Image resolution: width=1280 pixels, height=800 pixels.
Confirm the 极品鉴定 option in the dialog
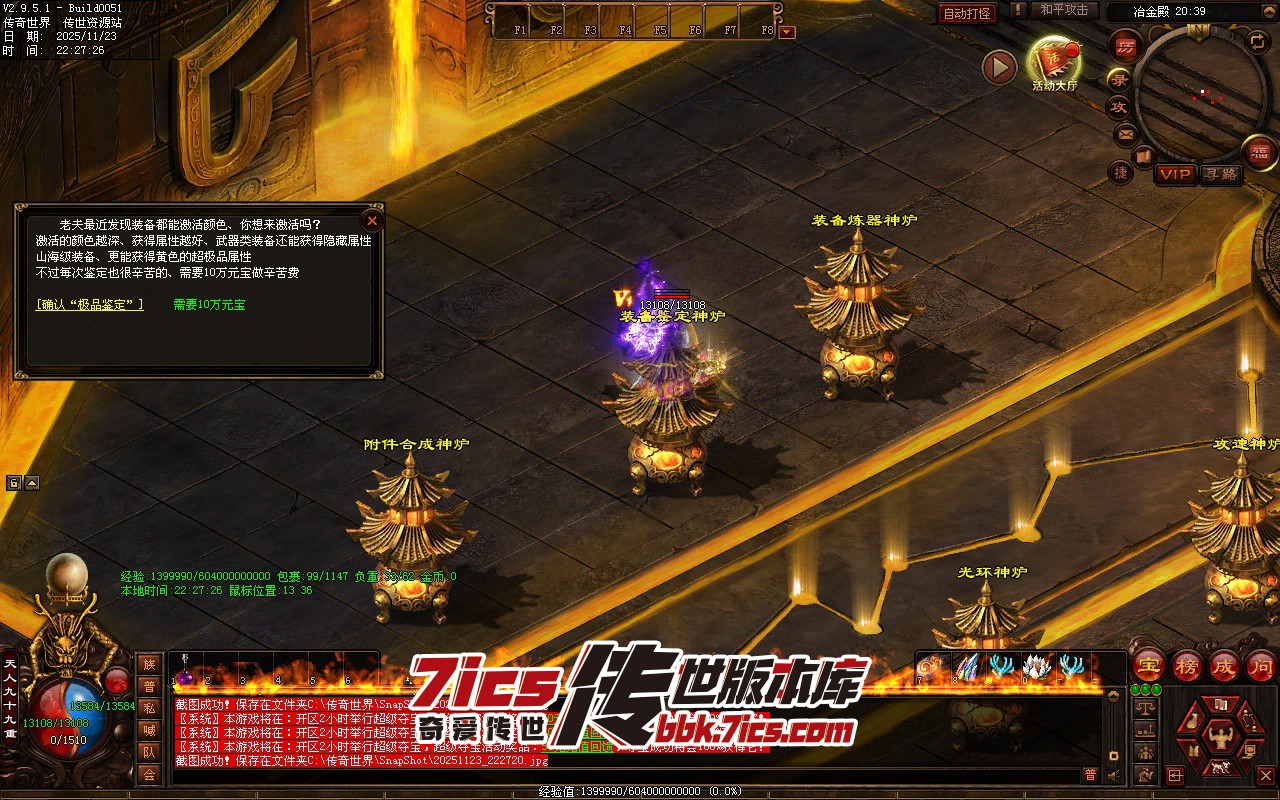[x=90, y=304]
